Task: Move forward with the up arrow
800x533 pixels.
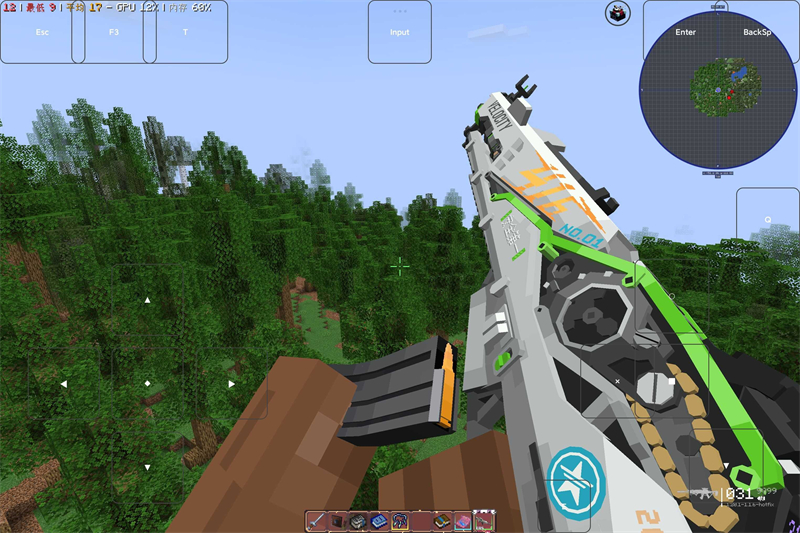Action: pos(147,300)
